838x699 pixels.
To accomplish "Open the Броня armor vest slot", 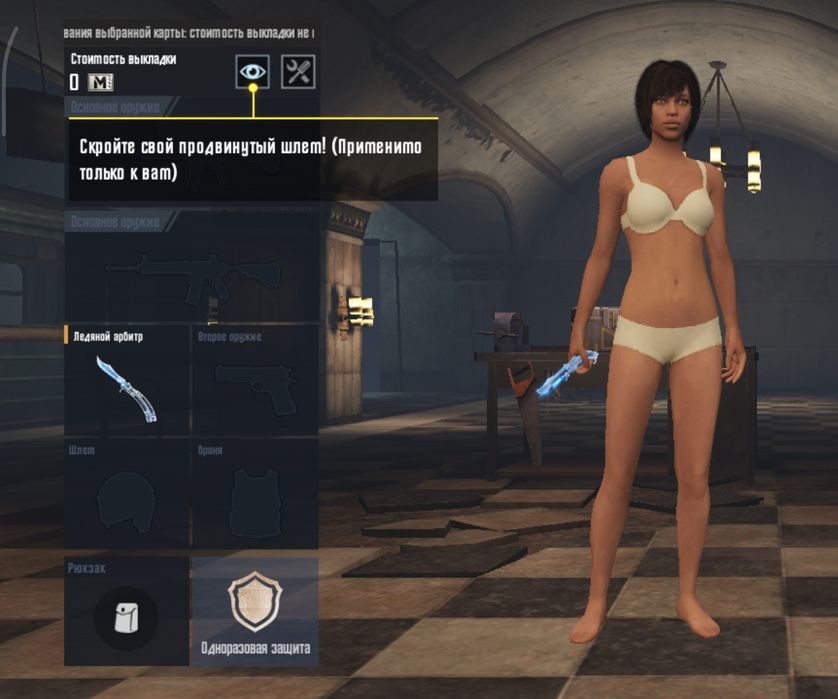I will pyautogui.click(x=254, y=496).
